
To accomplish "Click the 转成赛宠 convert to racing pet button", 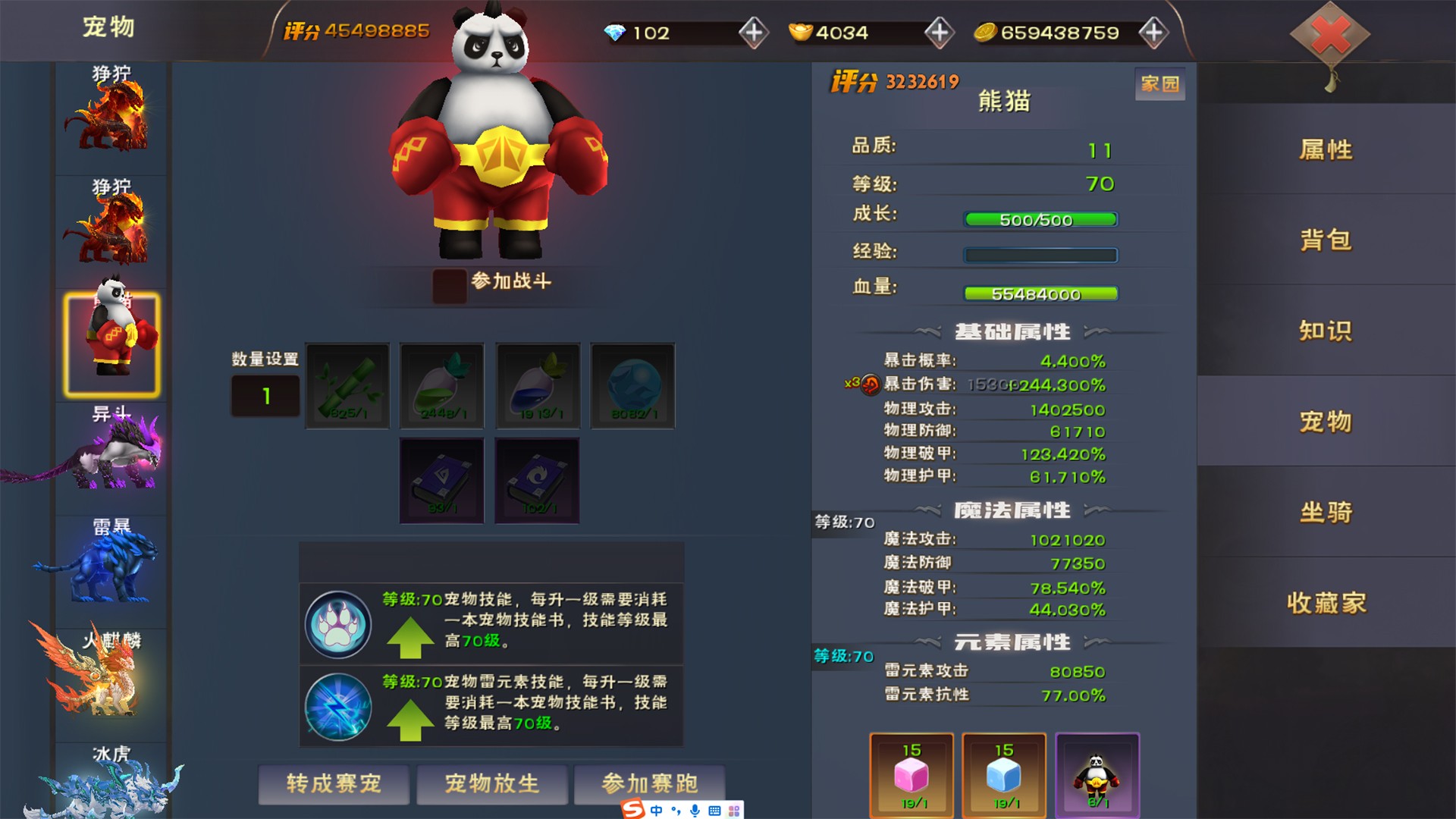I will (334, 783).
